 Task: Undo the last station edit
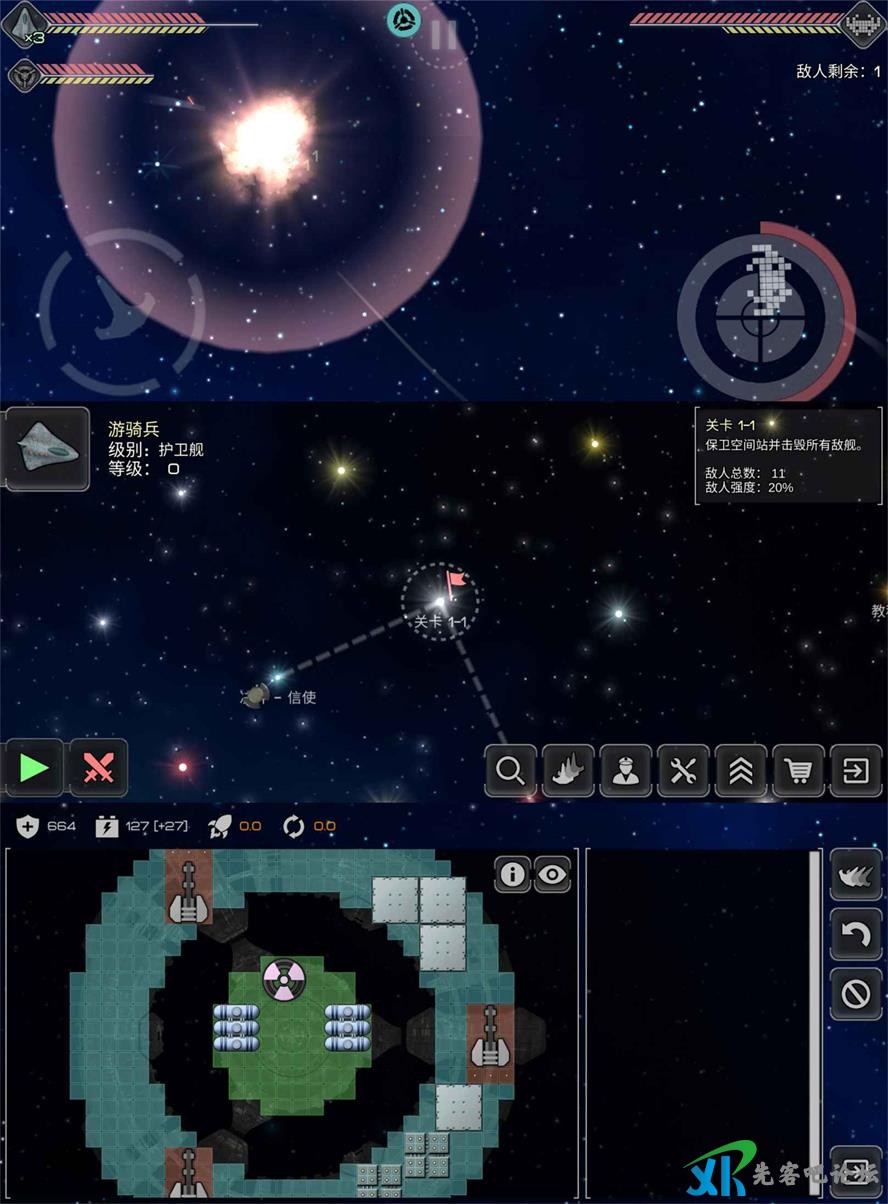pyautogui.click(x=856, y=934)
